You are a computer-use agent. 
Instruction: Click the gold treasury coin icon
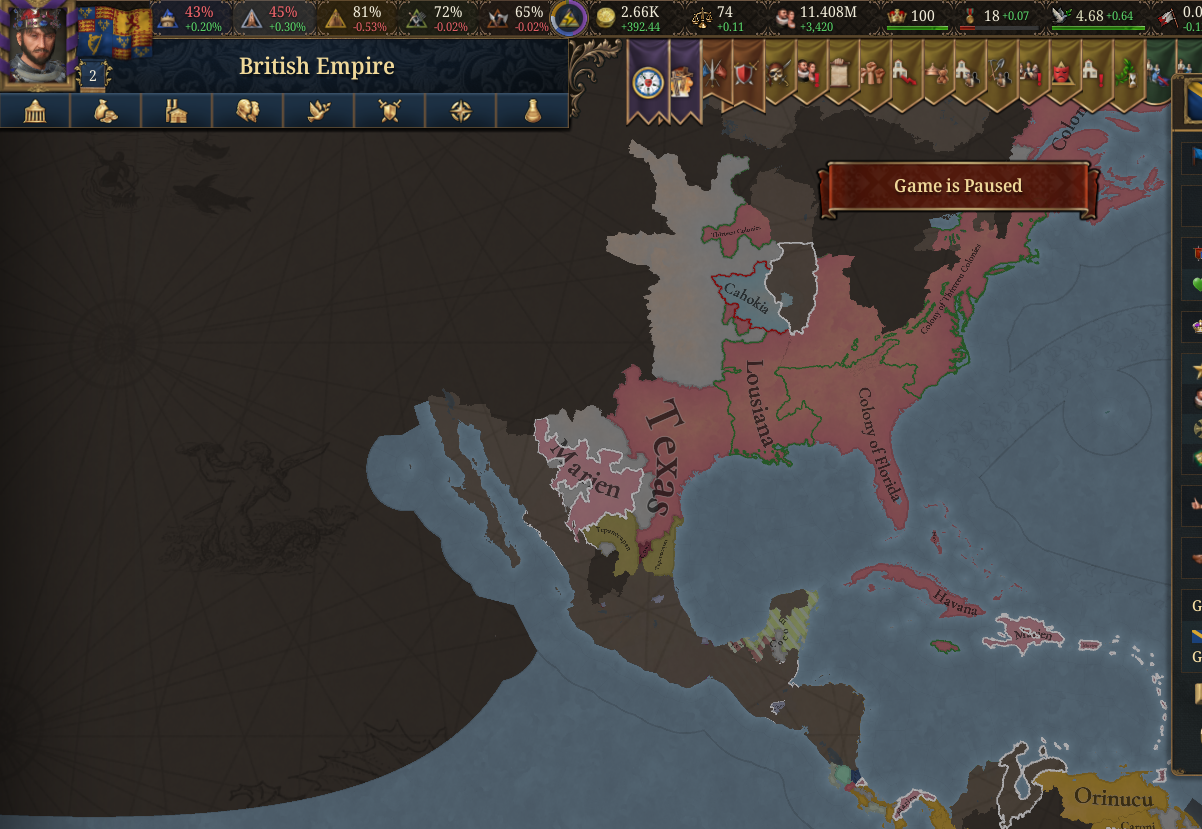[605, 18]
